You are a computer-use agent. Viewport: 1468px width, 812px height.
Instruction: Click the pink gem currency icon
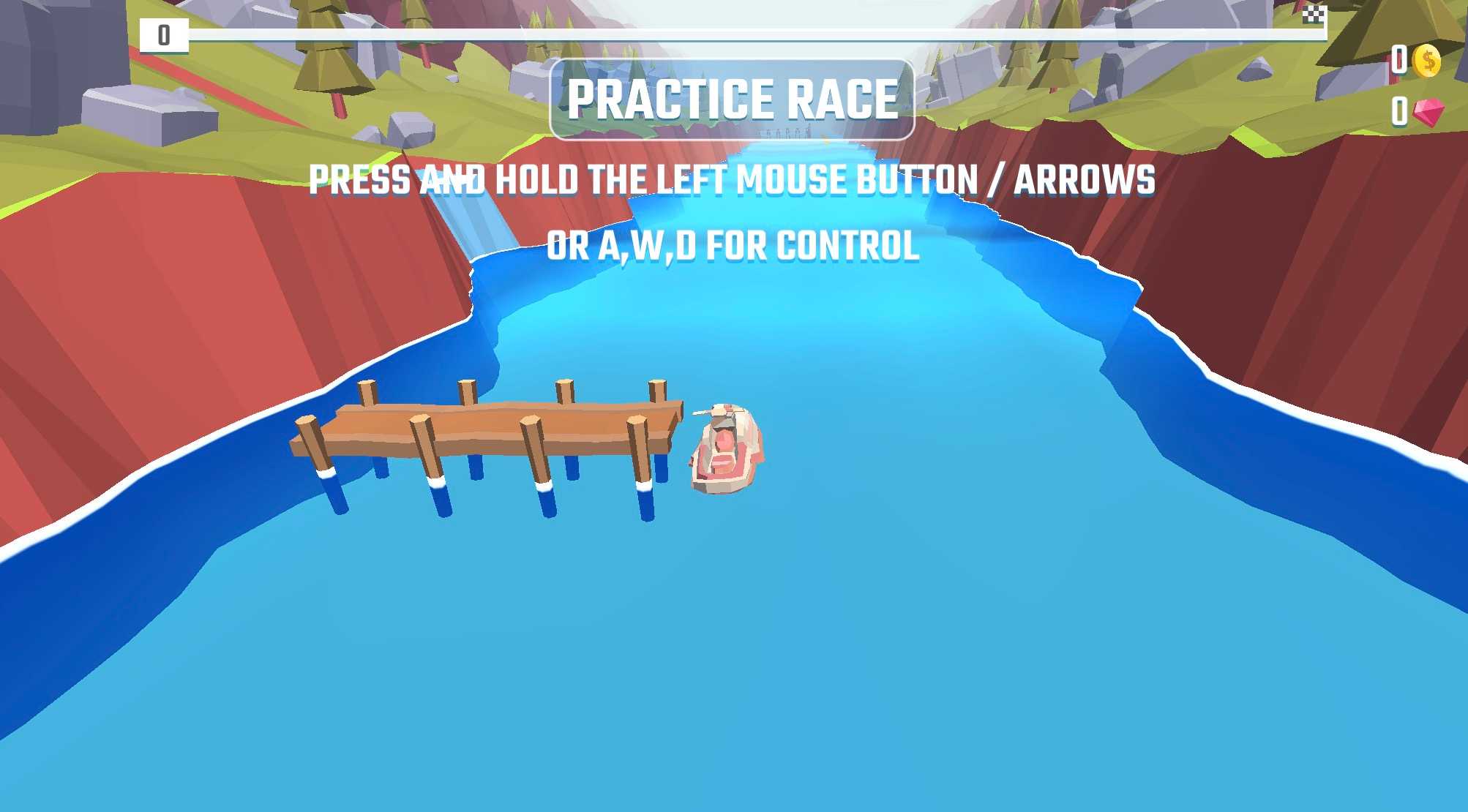click(1428, 111)
